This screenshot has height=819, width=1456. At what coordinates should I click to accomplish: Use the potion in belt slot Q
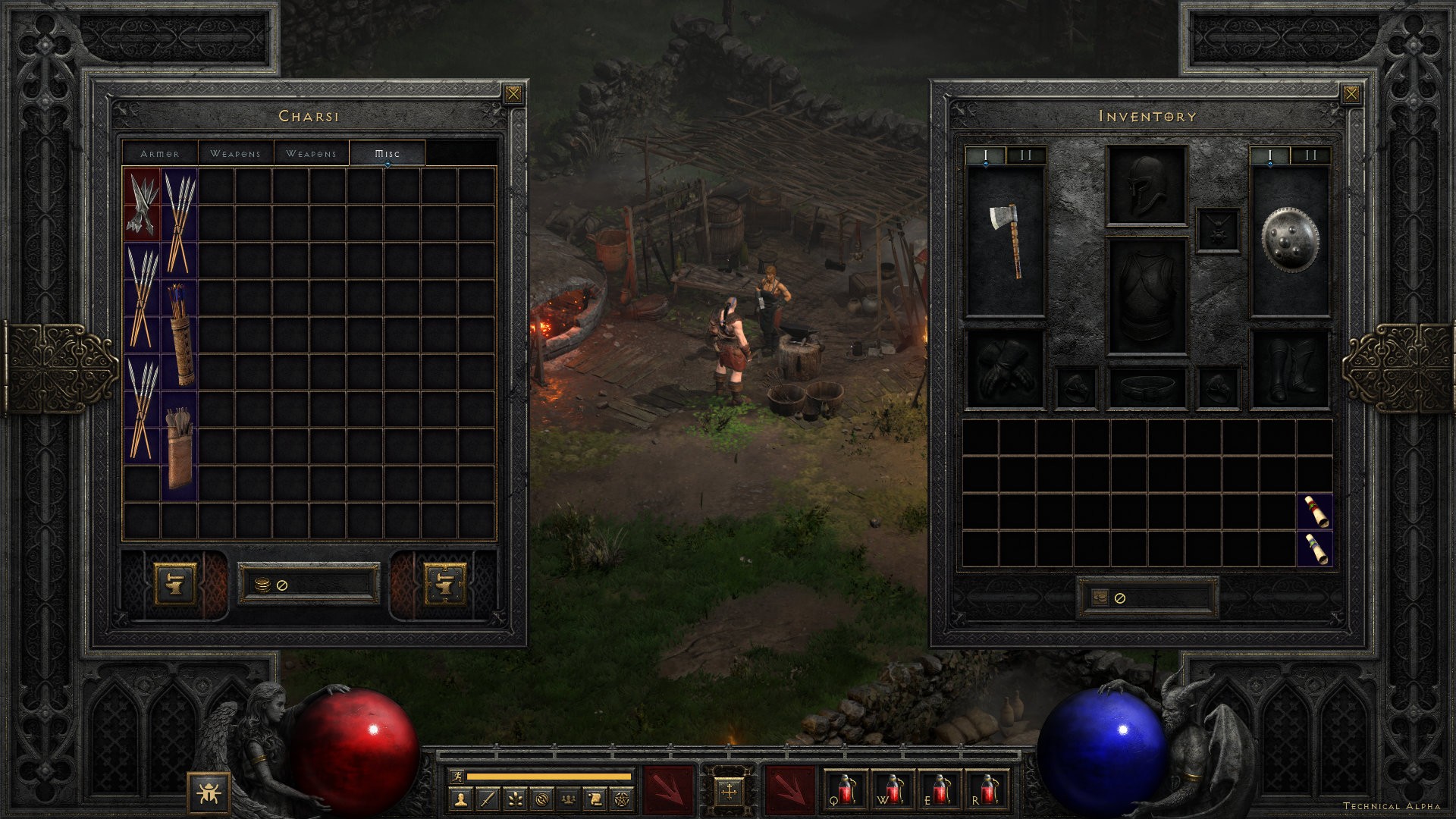click(846, 789)
